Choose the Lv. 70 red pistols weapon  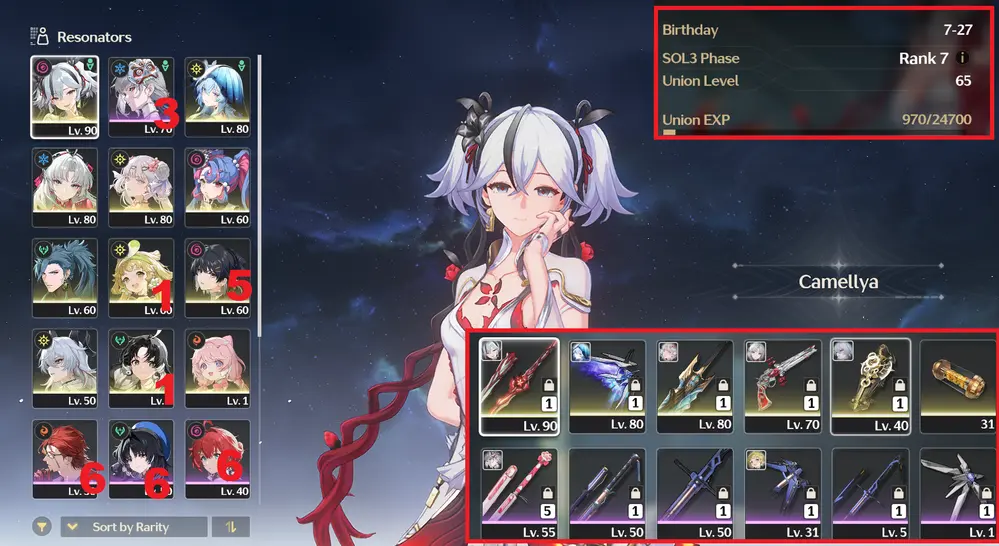click(x=781, y=386)
